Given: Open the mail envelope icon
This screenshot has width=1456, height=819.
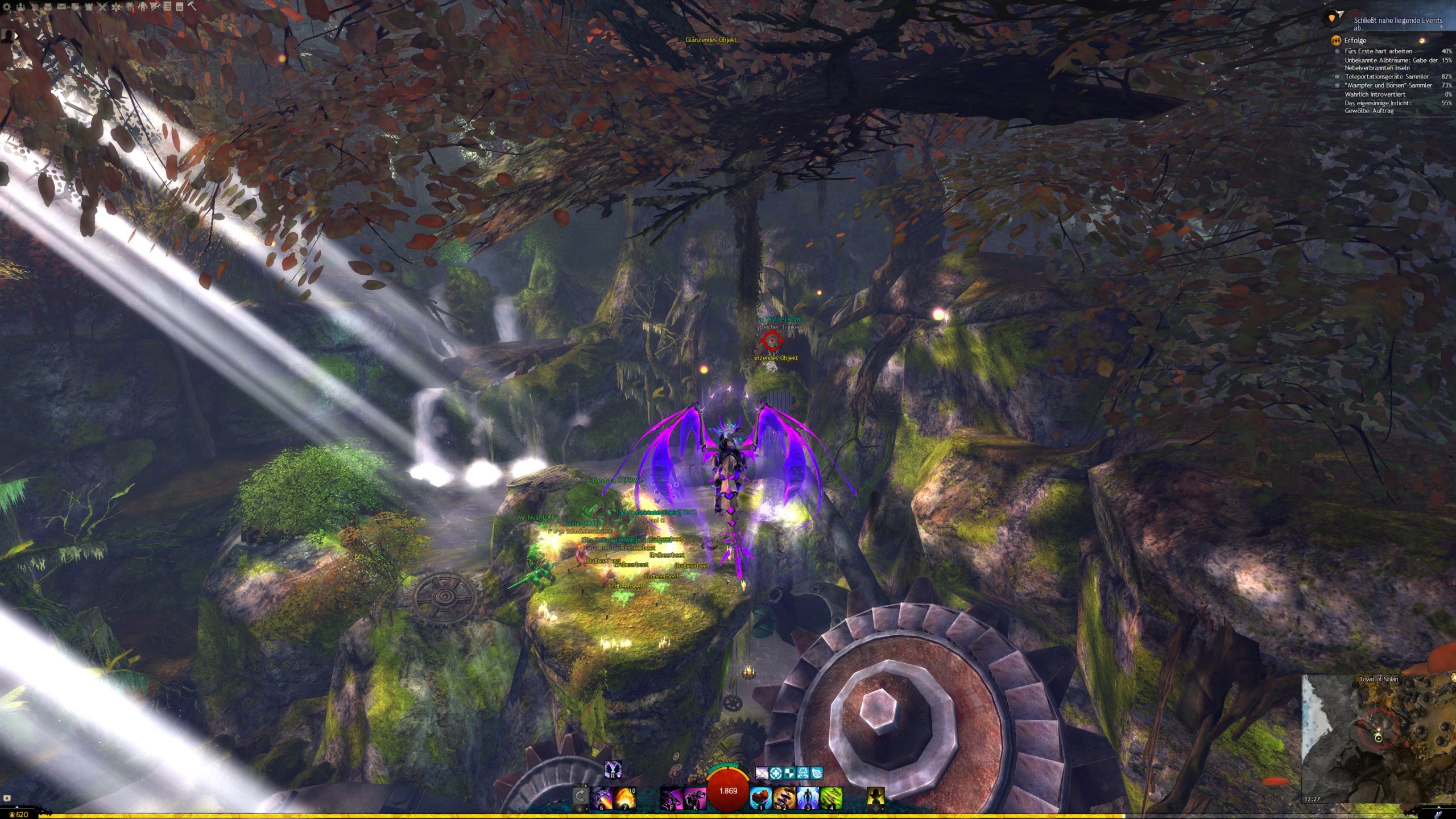Looking at the screenshot, I should (x=61, y=7).
